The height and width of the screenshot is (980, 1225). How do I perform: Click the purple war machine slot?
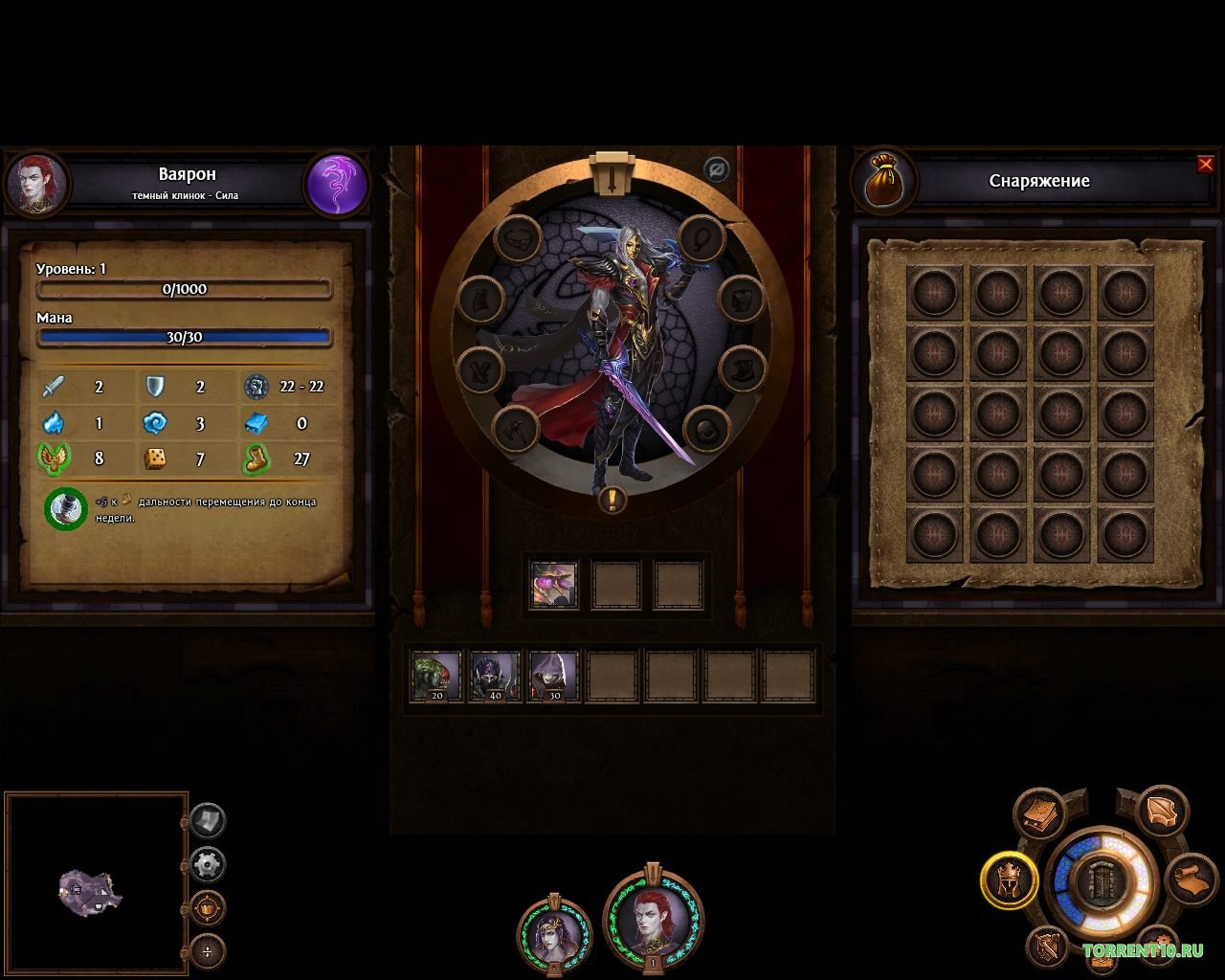(x=554, y=585)
